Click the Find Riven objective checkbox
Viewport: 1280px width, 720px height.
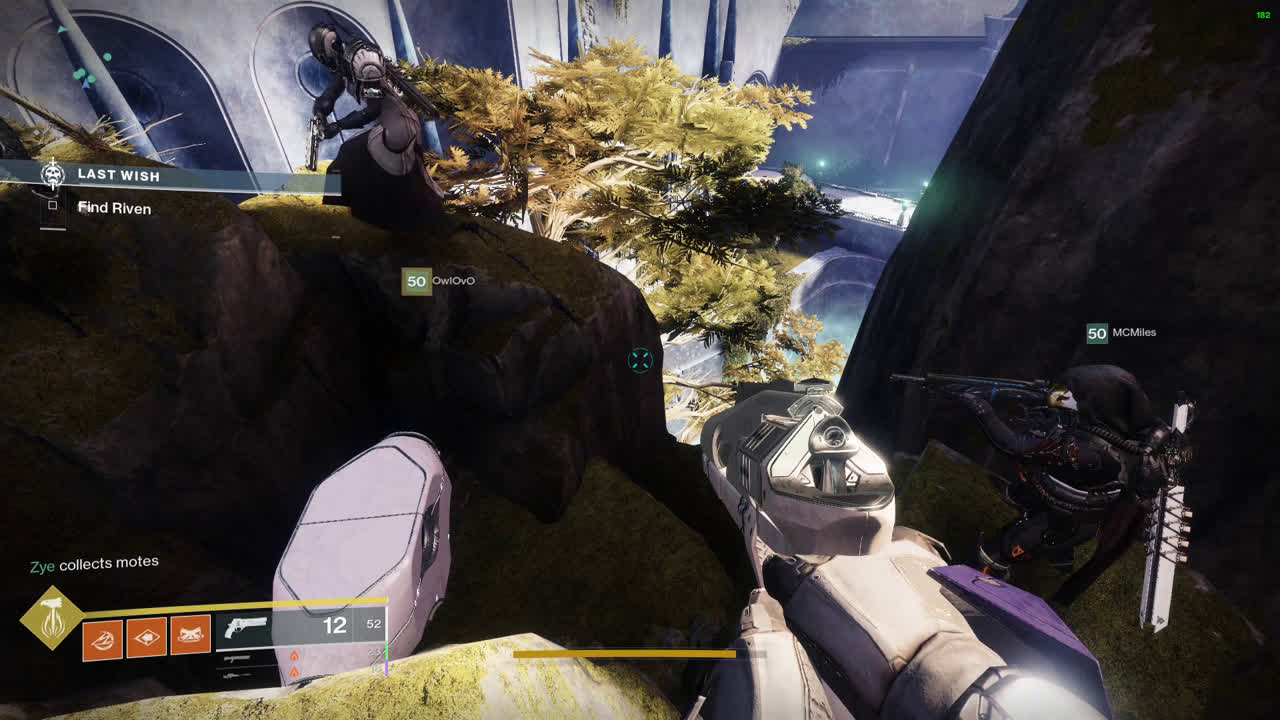pyautogui.click(x=53, y=206)
